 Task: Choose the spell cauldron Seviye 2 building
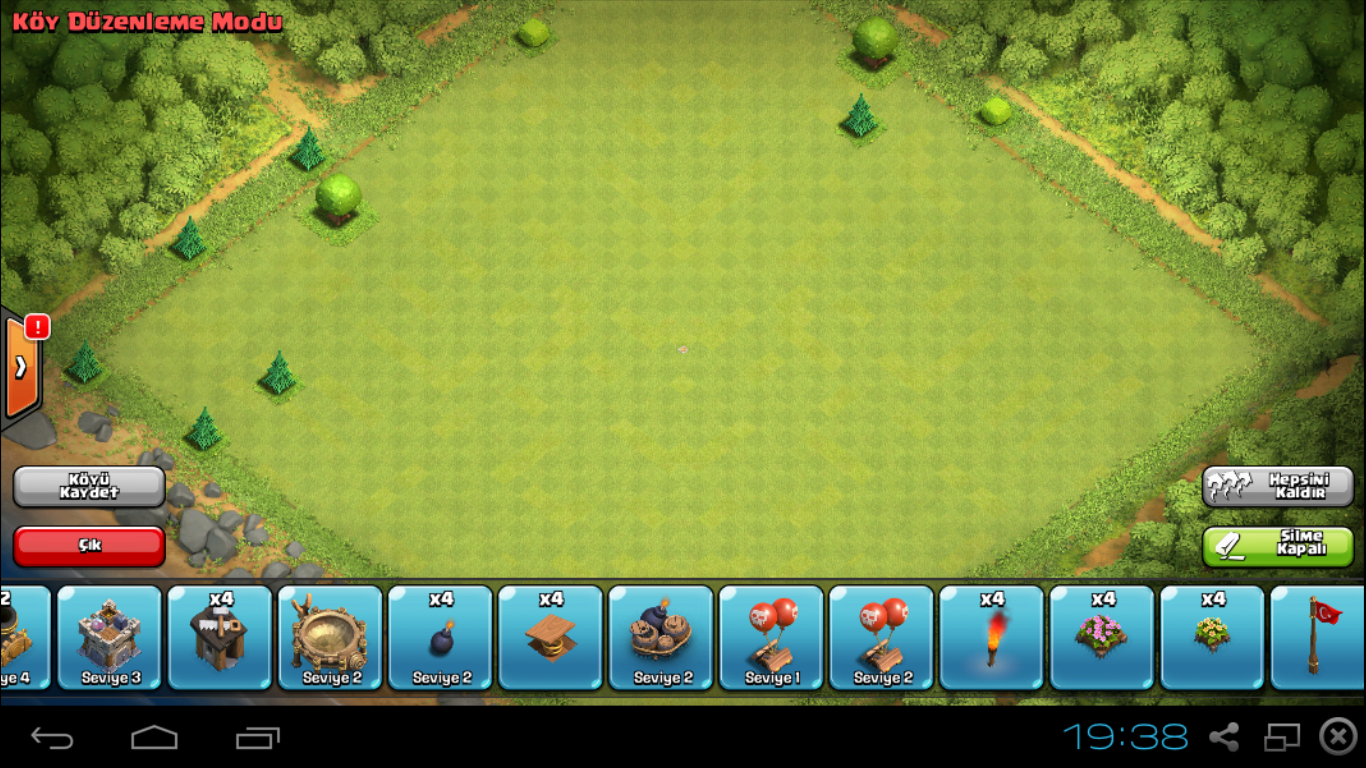point(330,637)
